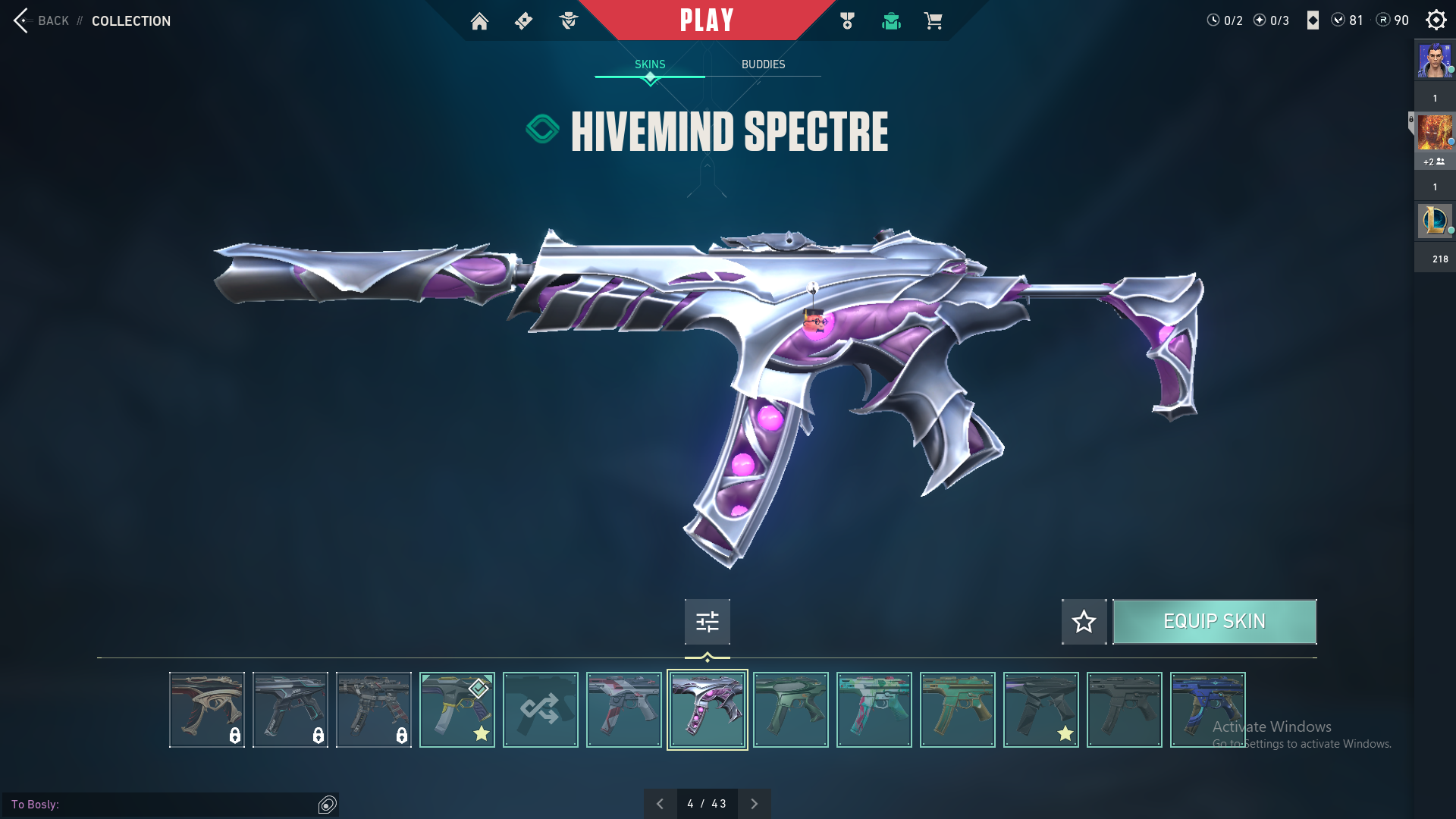Start matchmaking with the PLAY button

(x=706, y=20)
